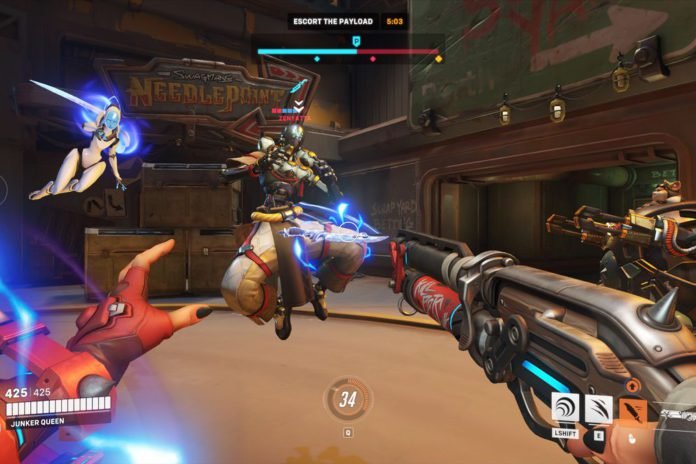
Task: Select the red diamond checkpoint marker
Action: [x=374, y=59]
